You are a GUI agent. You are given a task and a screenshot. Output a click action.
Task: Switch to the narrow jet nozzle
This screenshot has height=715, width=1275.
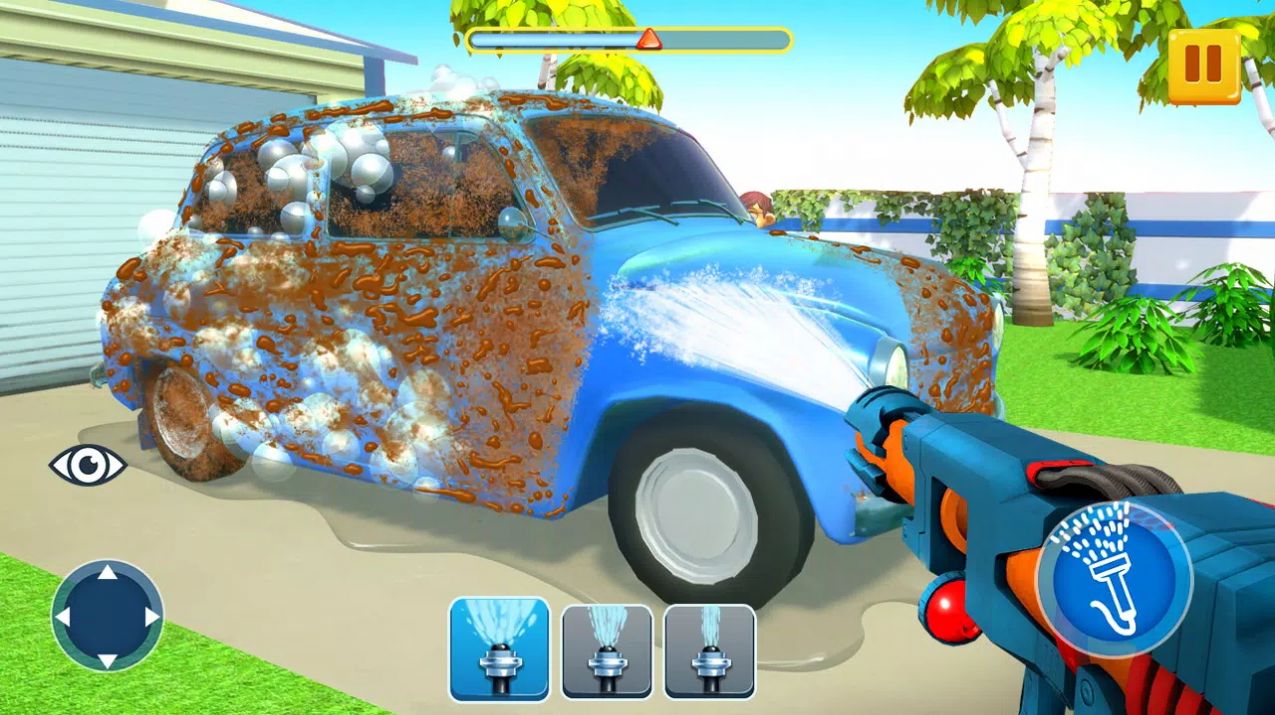[709, 651]
